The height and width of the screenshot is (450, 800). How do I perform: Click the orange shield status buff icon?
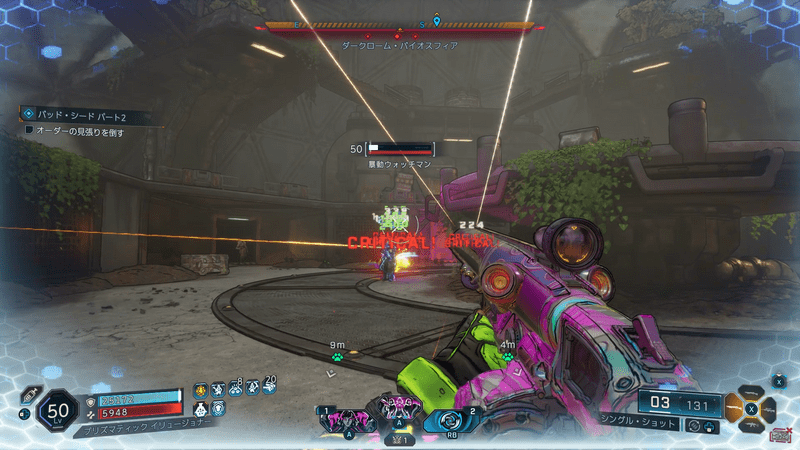[x=200, y=390]
